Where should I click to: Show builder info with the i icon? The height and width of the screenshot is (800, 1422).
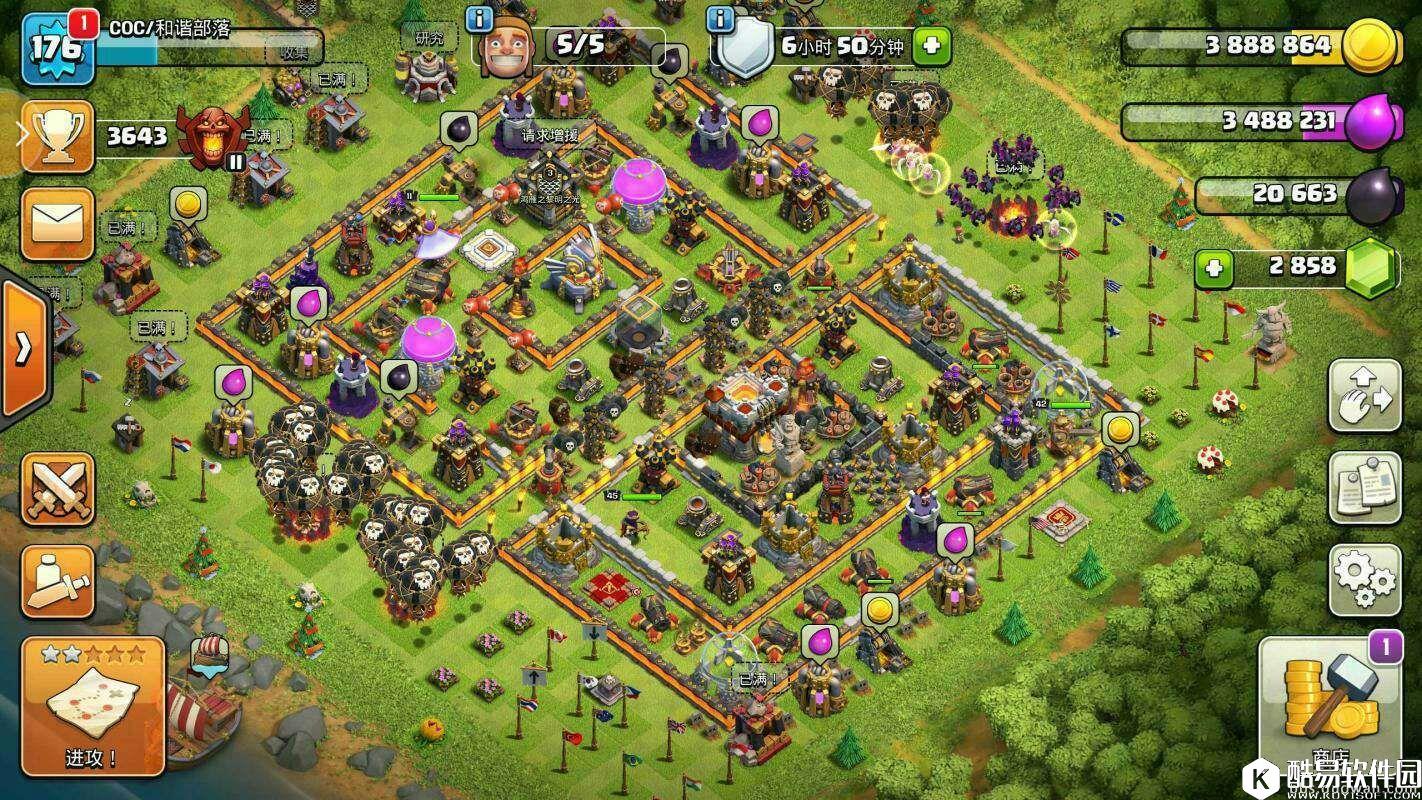pyautogui.click(x=481, y=19)
